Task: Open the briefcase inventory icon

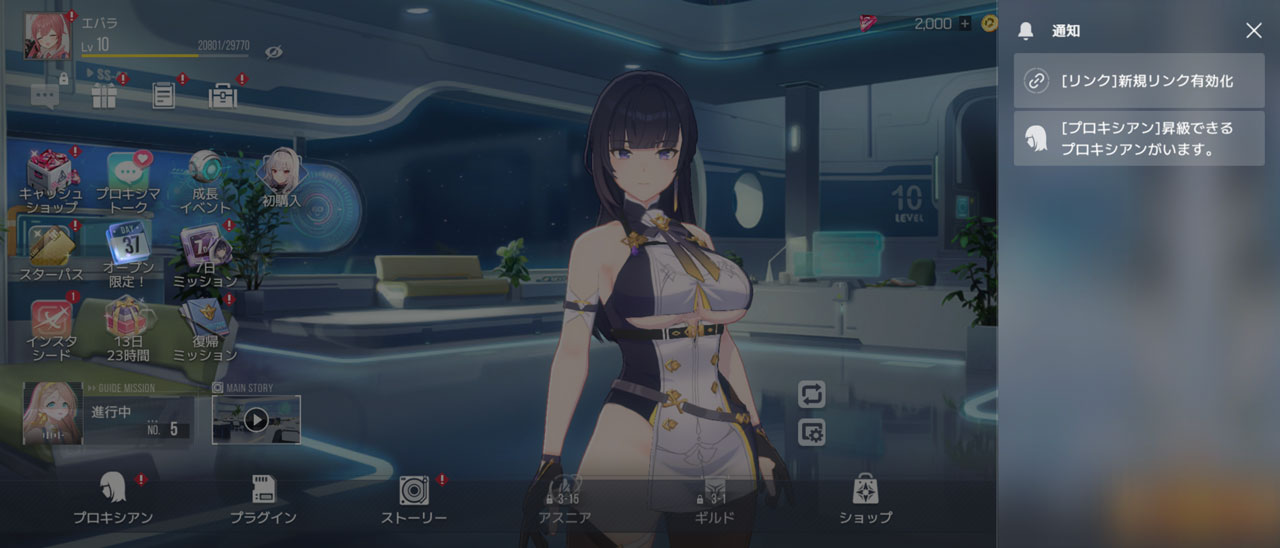Action: 222,96
